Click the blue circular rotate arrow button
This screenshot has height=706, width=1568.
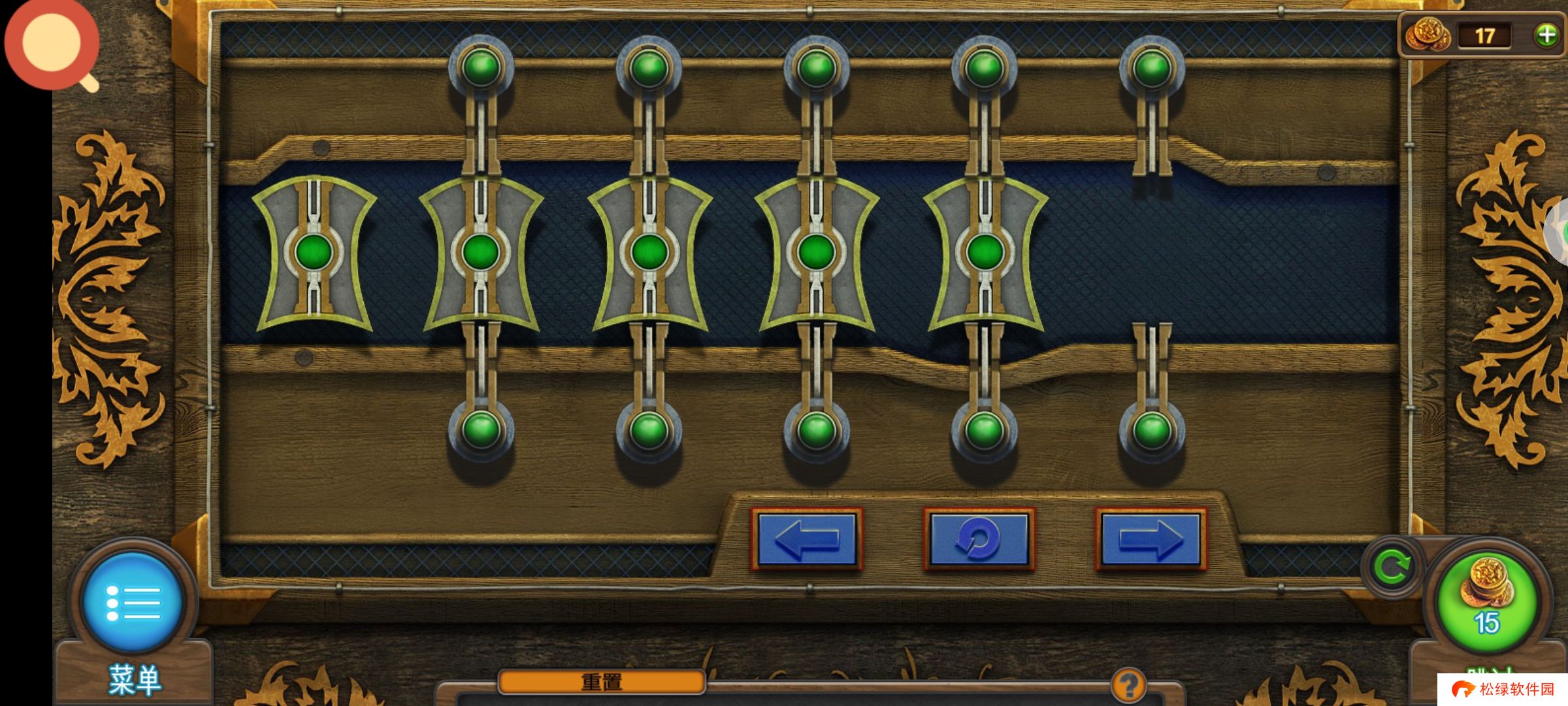click(x=979, y=539)
